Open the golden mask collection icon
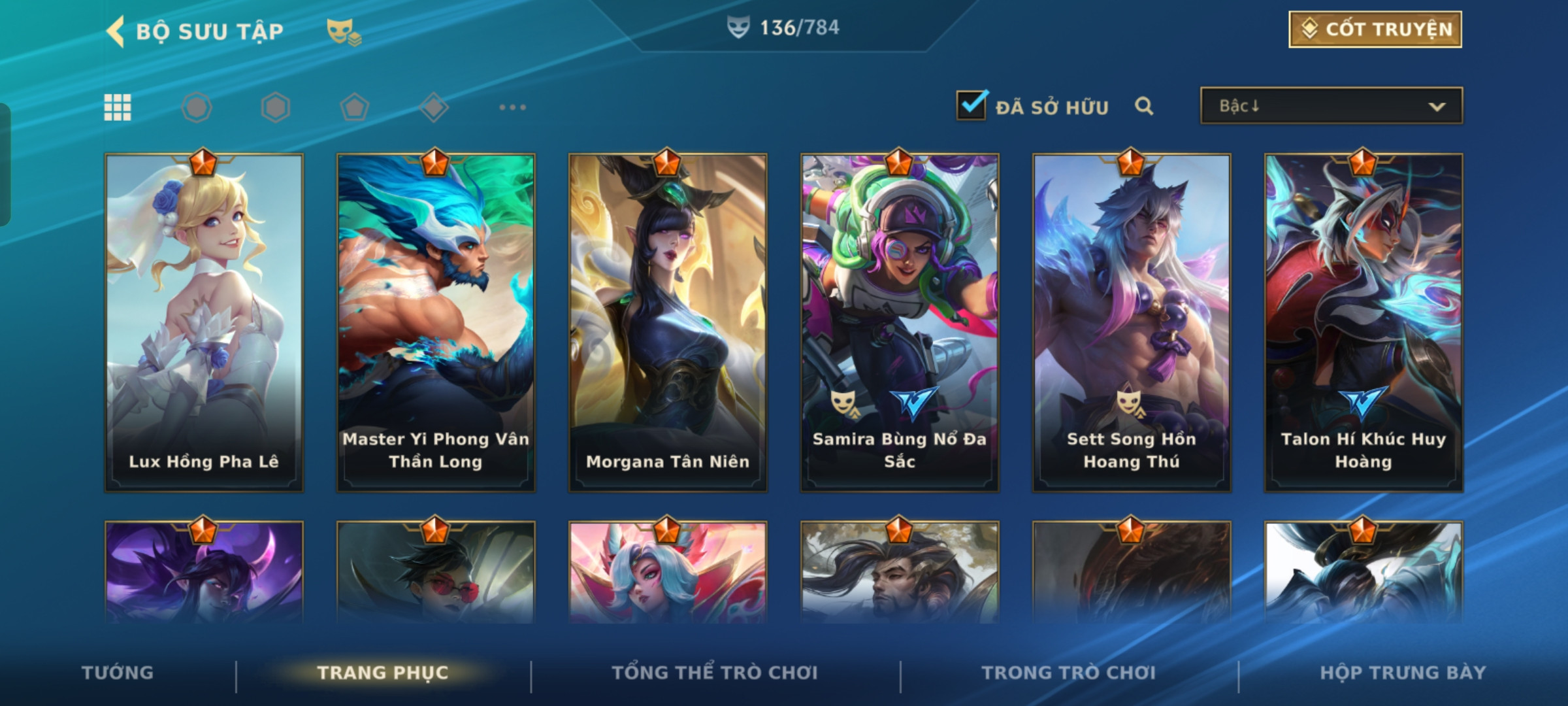 (344, 31)
